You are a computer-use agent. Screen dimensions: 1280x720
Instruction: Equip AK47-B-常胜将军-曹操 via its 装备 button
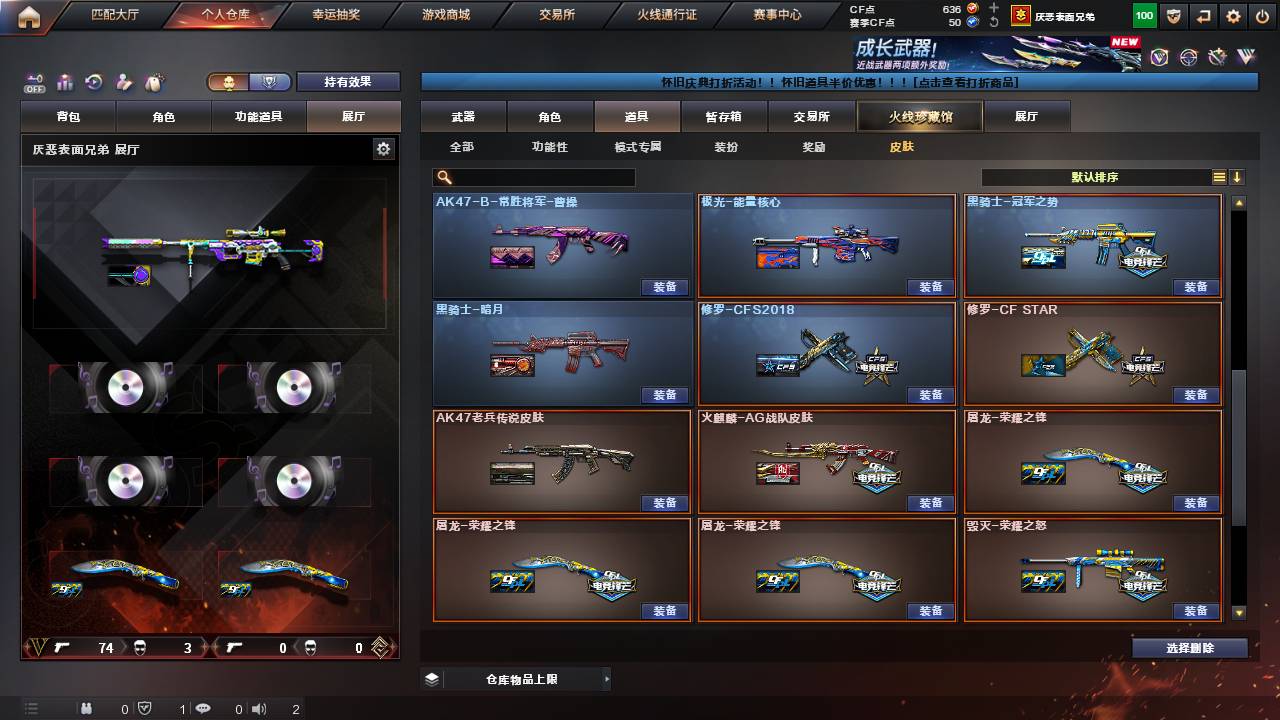[665, 287]
